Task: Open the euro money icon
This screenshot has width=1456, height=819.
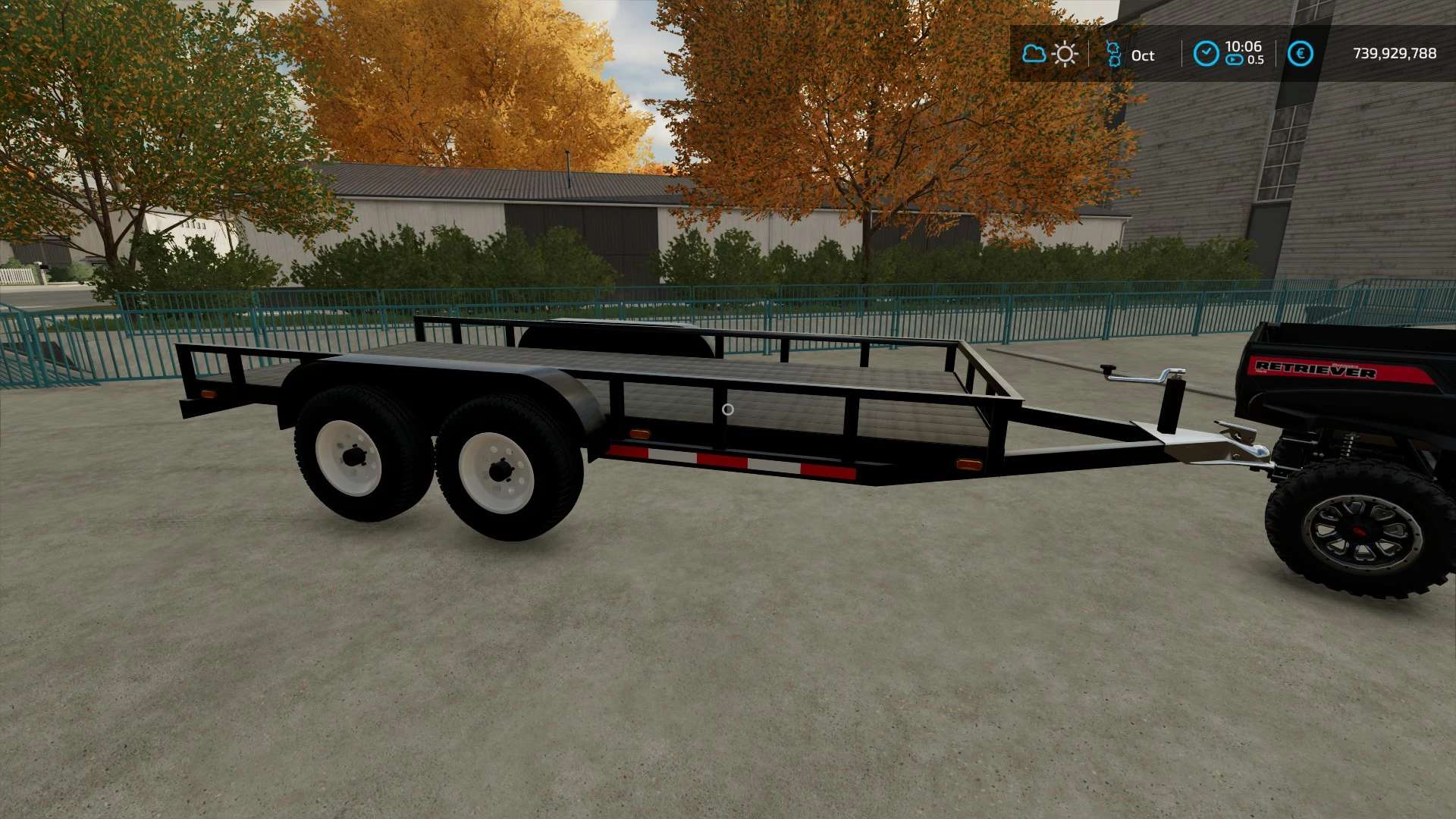Action: tap(1300, 54)
